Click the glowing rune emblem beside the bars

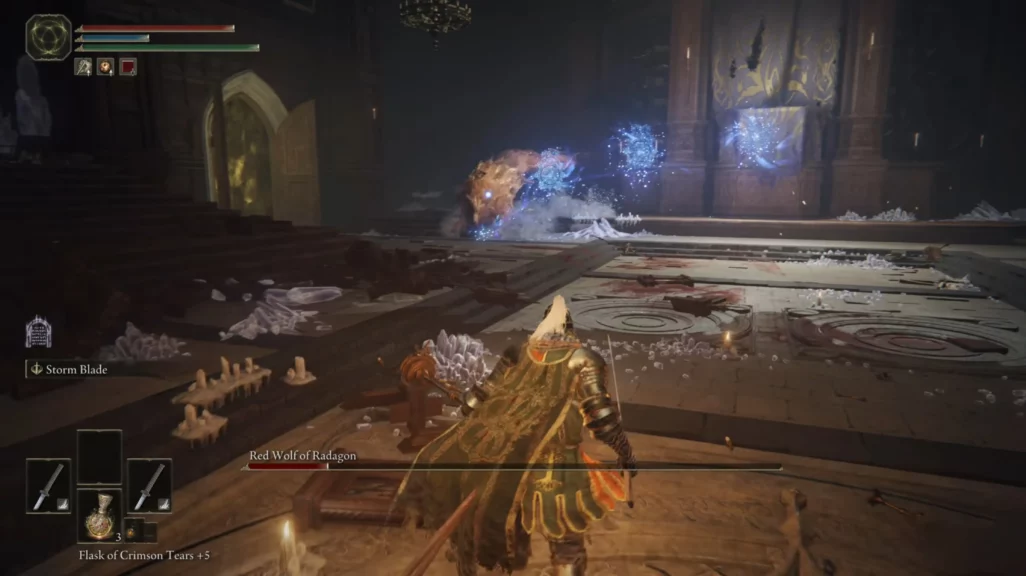[48, 37]
